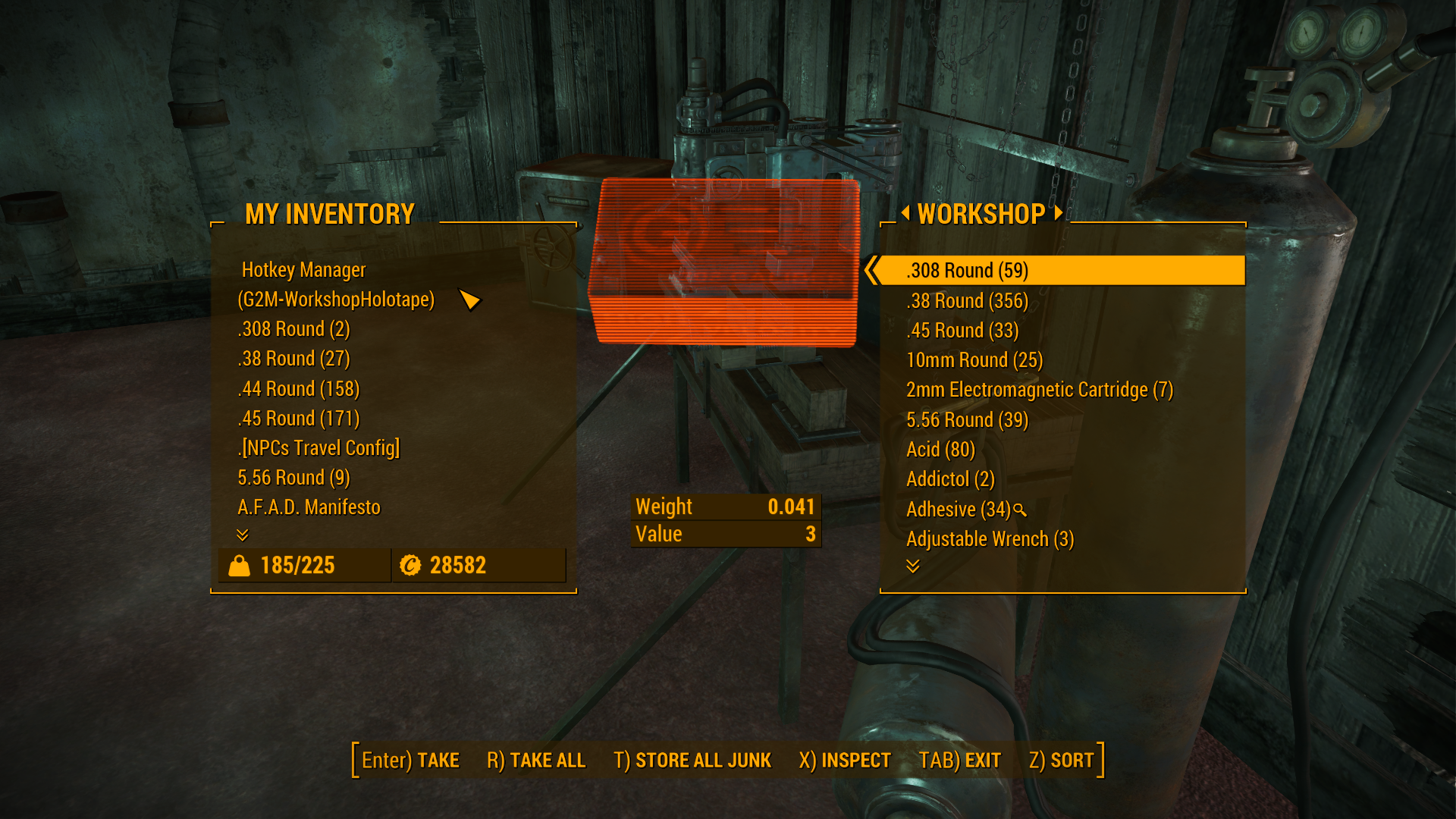Choose .38 Round (356) from Workshop
The width and height of the screenshot is (1456, 819).
coord(967,301)
